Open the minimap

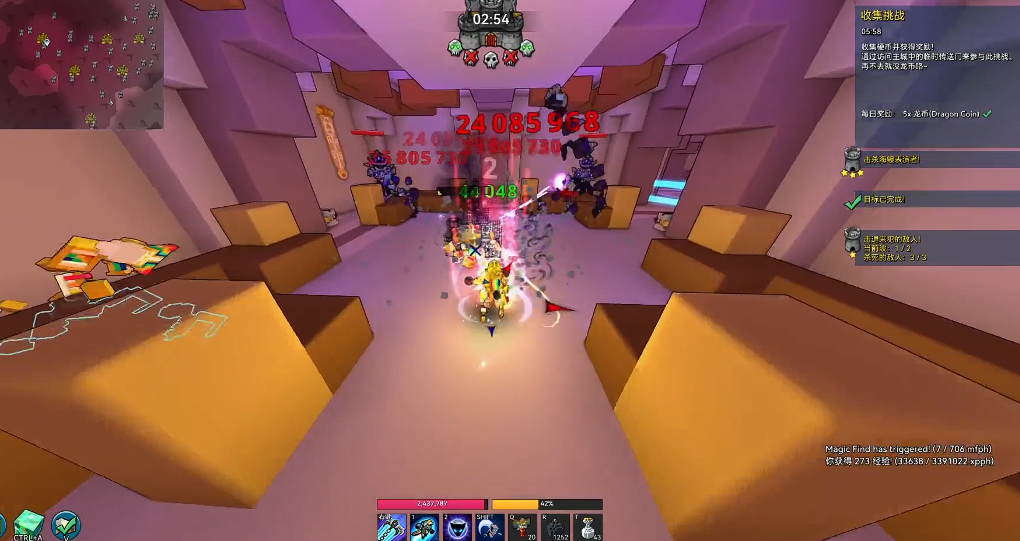tap(82, 64)
